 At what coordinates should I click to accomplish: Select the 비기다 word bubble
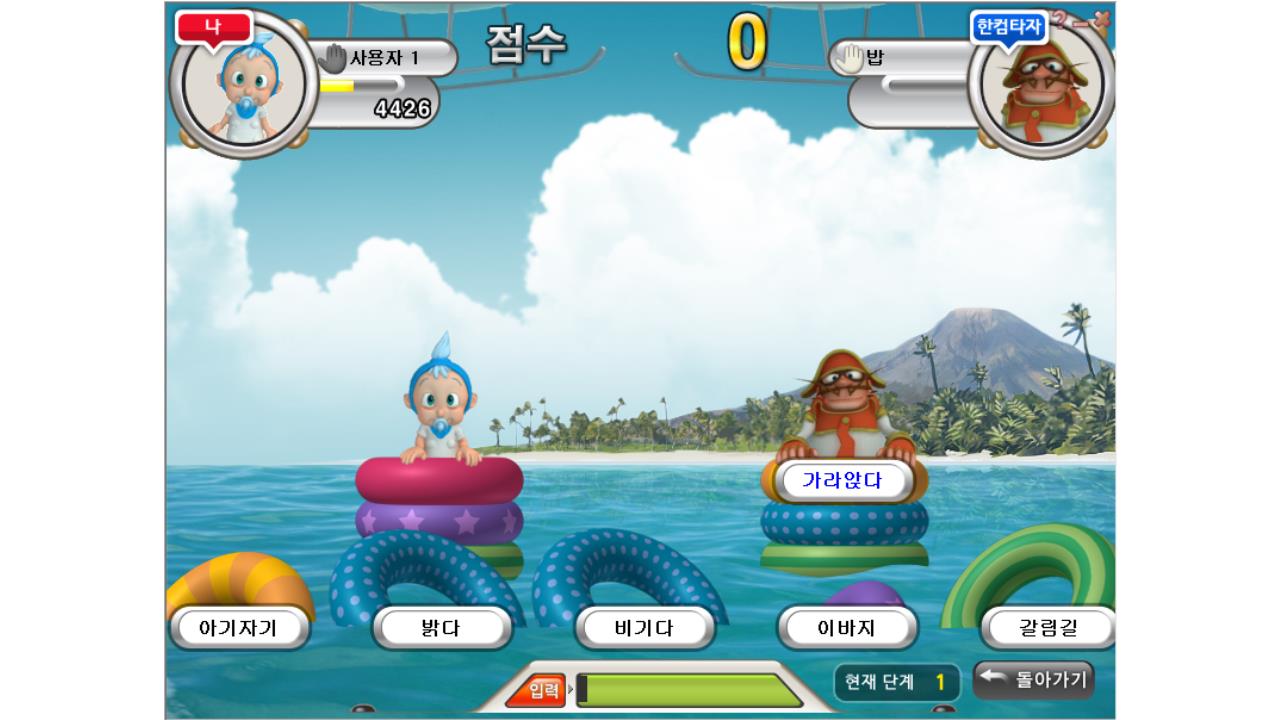tap(647, 628)
